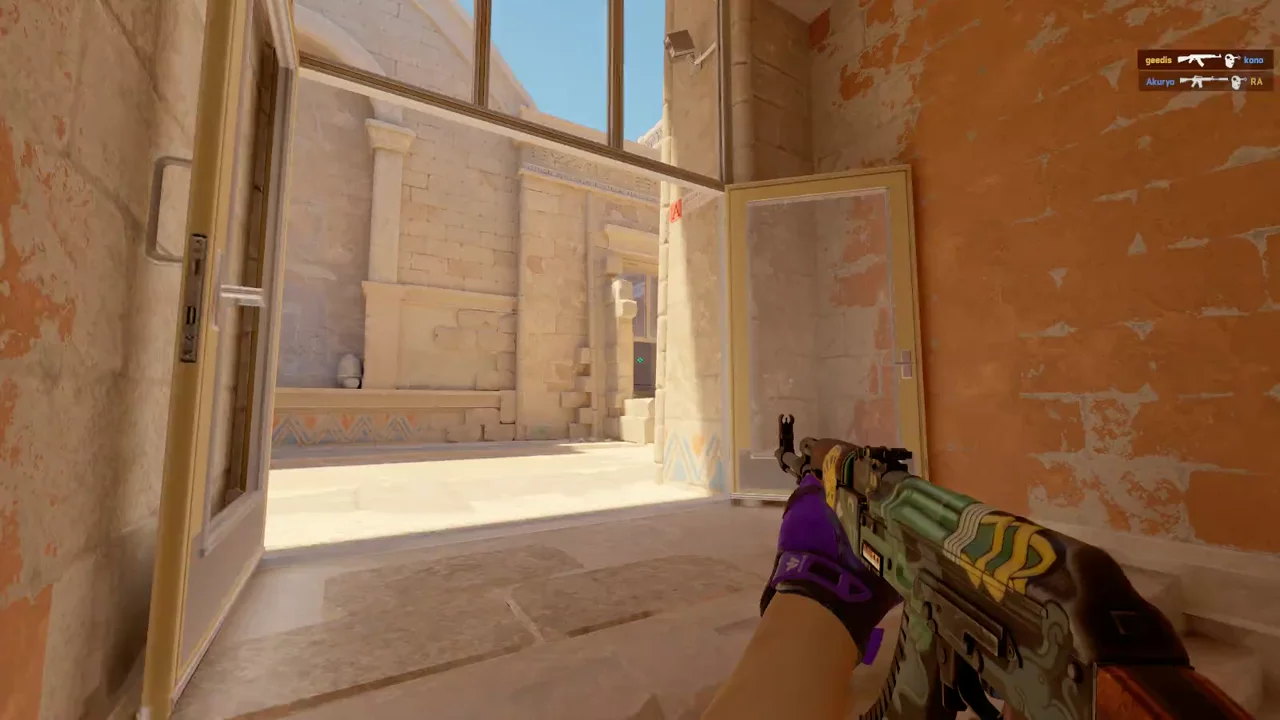The width and height of the screenshot is (1280, 720).
Task: Click the blue player name Akuryo
Action: point(1159,82)
